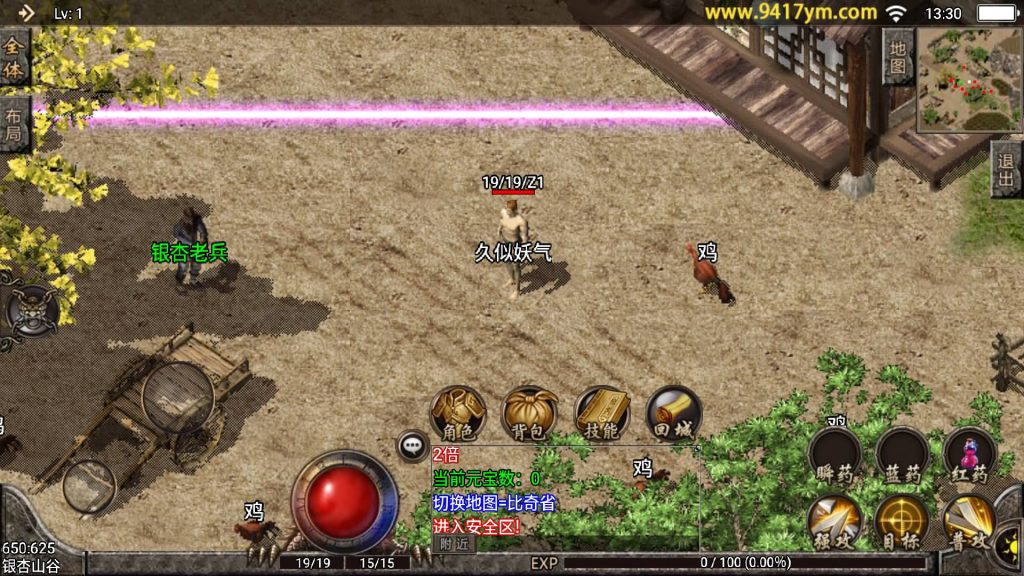Image resolution: width=1024 pixels, height=576 pixels.
Task: Use the 回城 town return scroll
Action: (673, 413)
